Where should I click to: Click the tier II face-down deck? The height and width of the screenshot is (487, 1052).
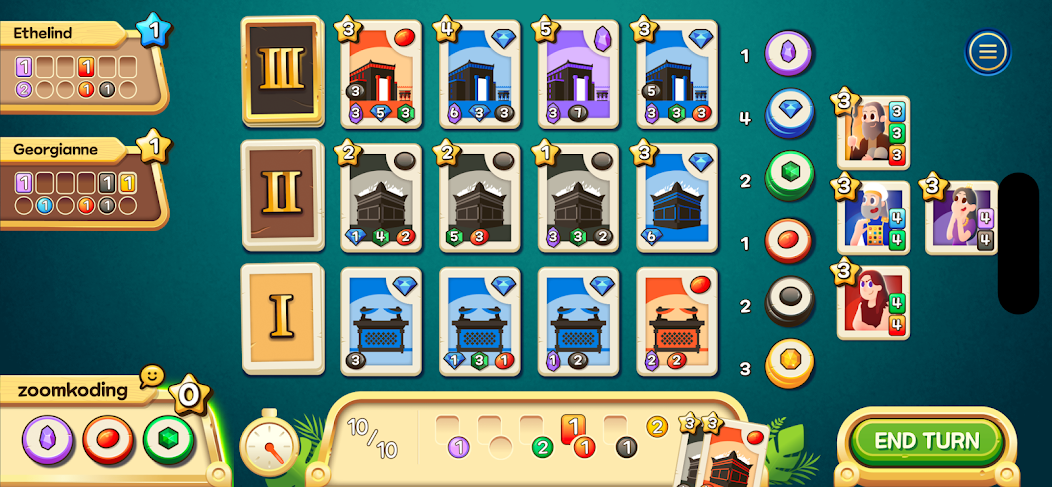[282, 194]
